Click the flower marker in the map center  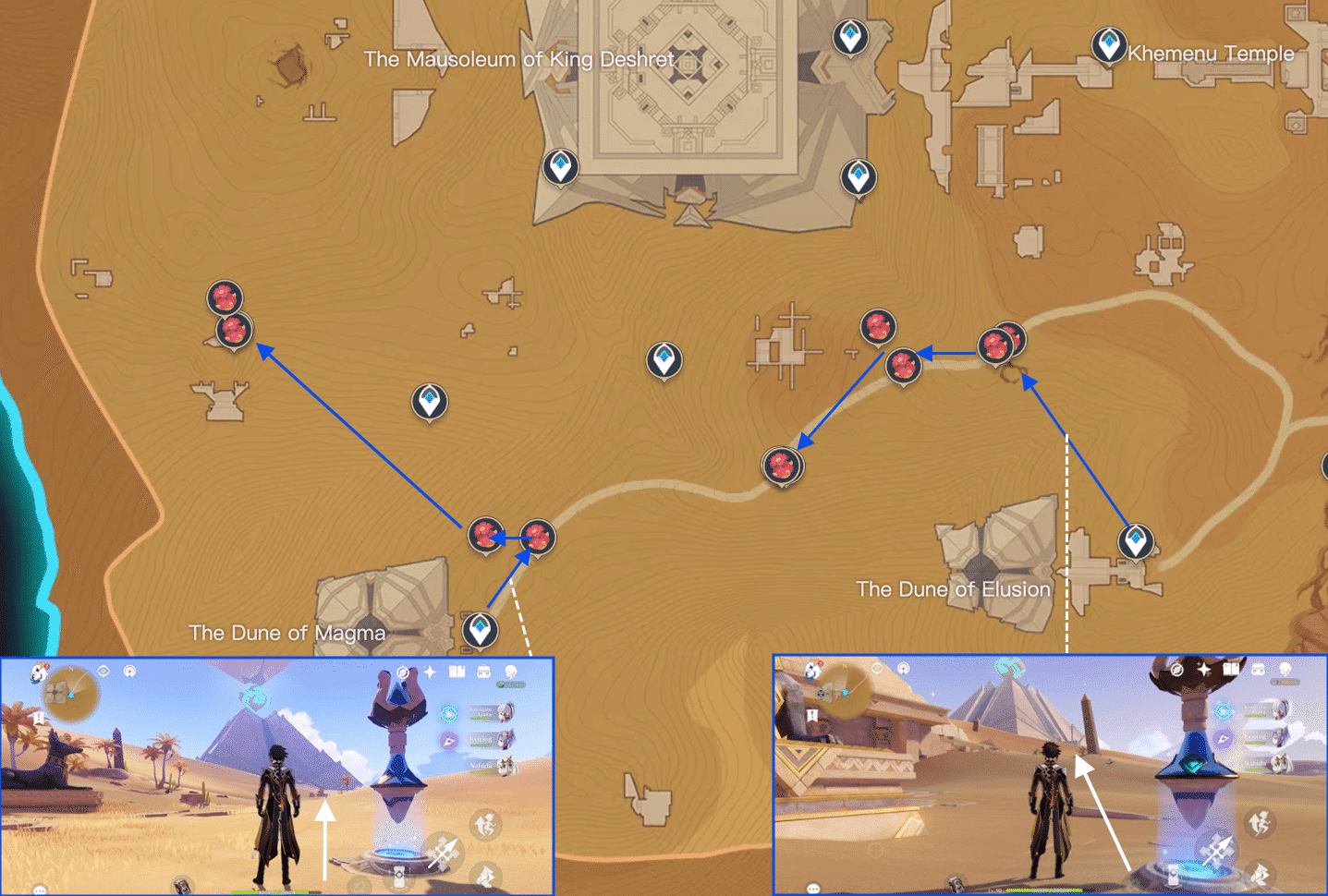click(x=783, y=466)
